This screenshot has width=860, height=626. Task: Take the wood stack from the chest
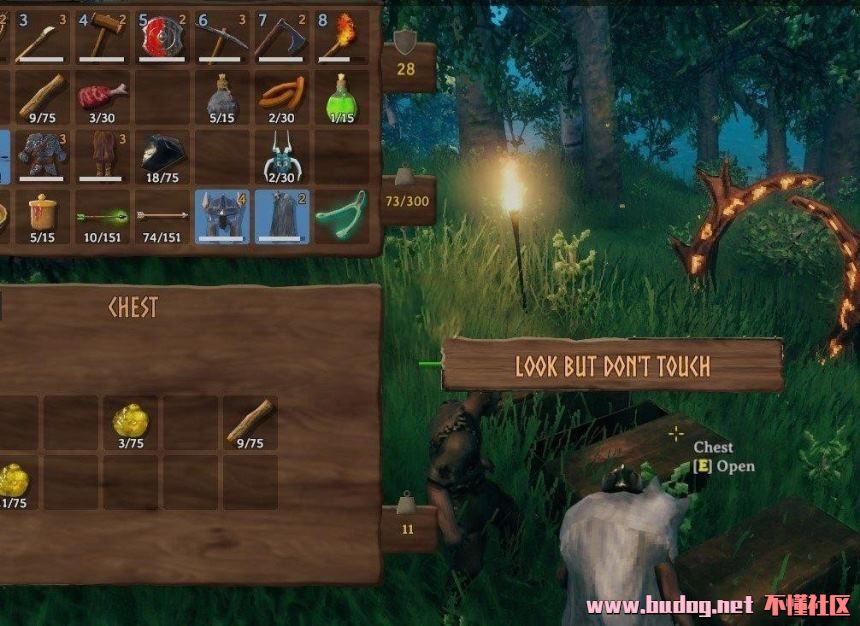(250, 422)
